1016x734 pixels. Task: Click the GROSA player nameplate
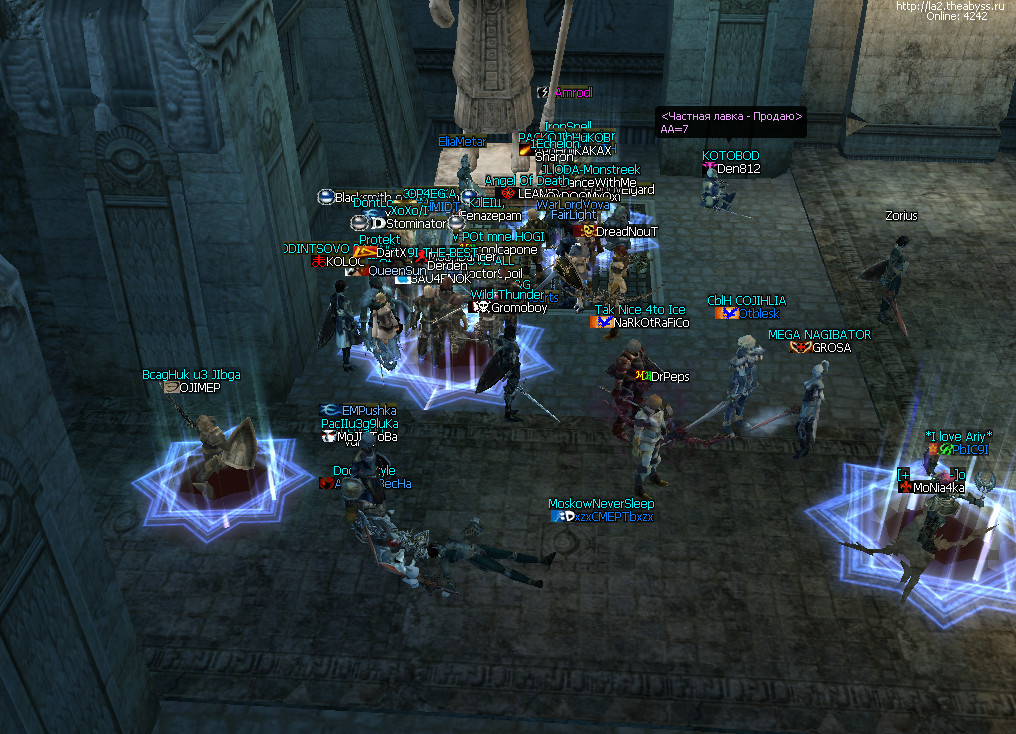831,348
